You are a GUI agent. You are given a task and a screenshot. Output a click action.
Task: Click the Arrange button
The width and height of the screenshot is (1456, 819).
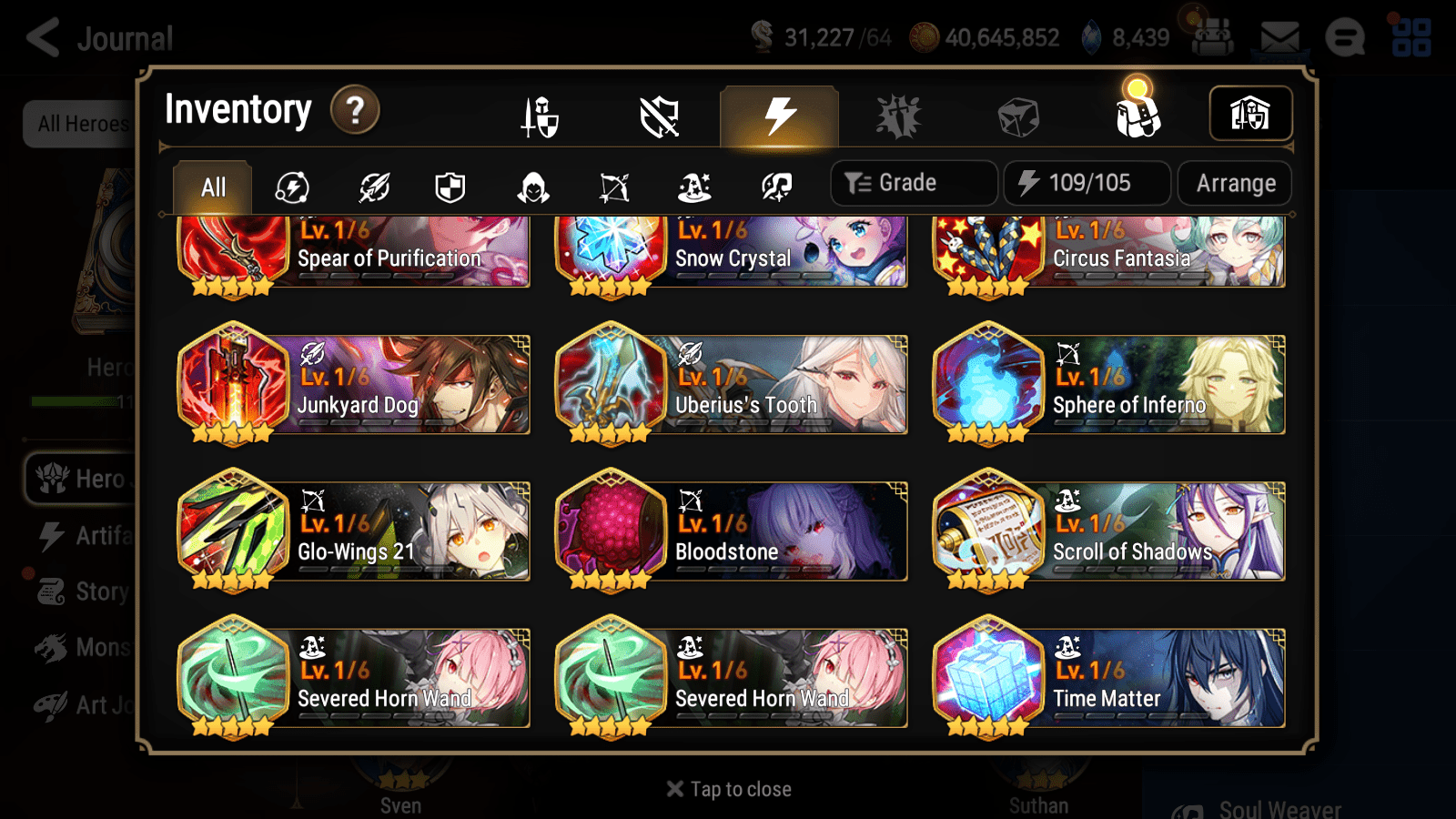(x=1234, y=183)
